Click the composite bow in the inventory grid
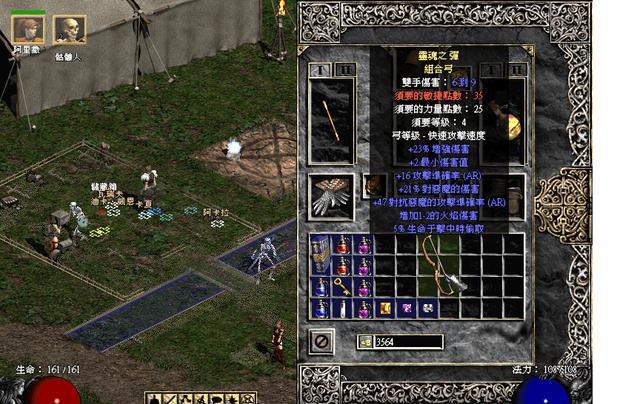640x404 pixels. coord(444,265)
